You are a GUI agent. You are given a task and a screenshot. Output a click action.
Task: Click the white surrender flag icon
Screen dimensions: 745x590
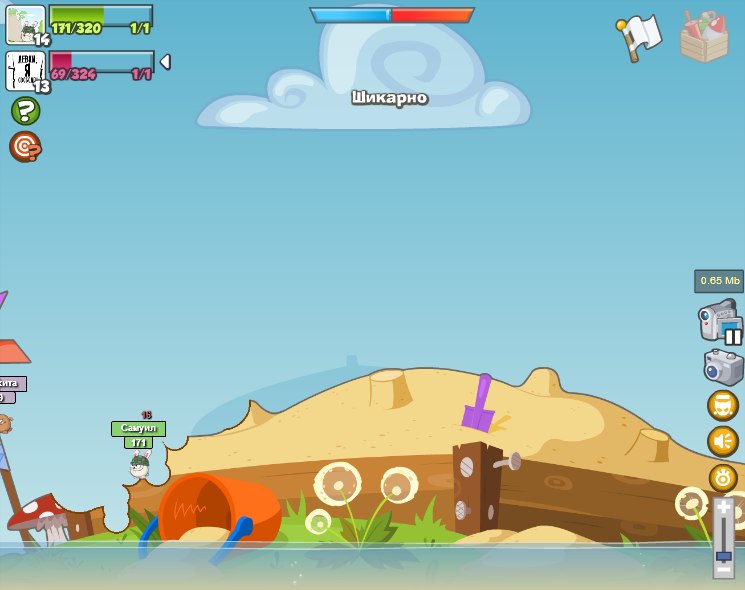point(640,35)
